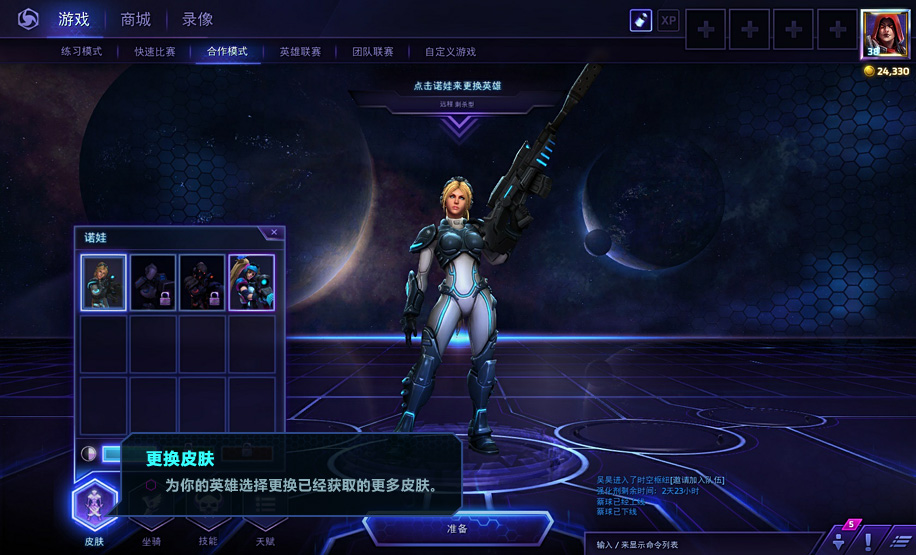Select the default blonde Nova skin thumbnail
The height and width of the screenshot is (555, 916).
click(x=103, y=282)
